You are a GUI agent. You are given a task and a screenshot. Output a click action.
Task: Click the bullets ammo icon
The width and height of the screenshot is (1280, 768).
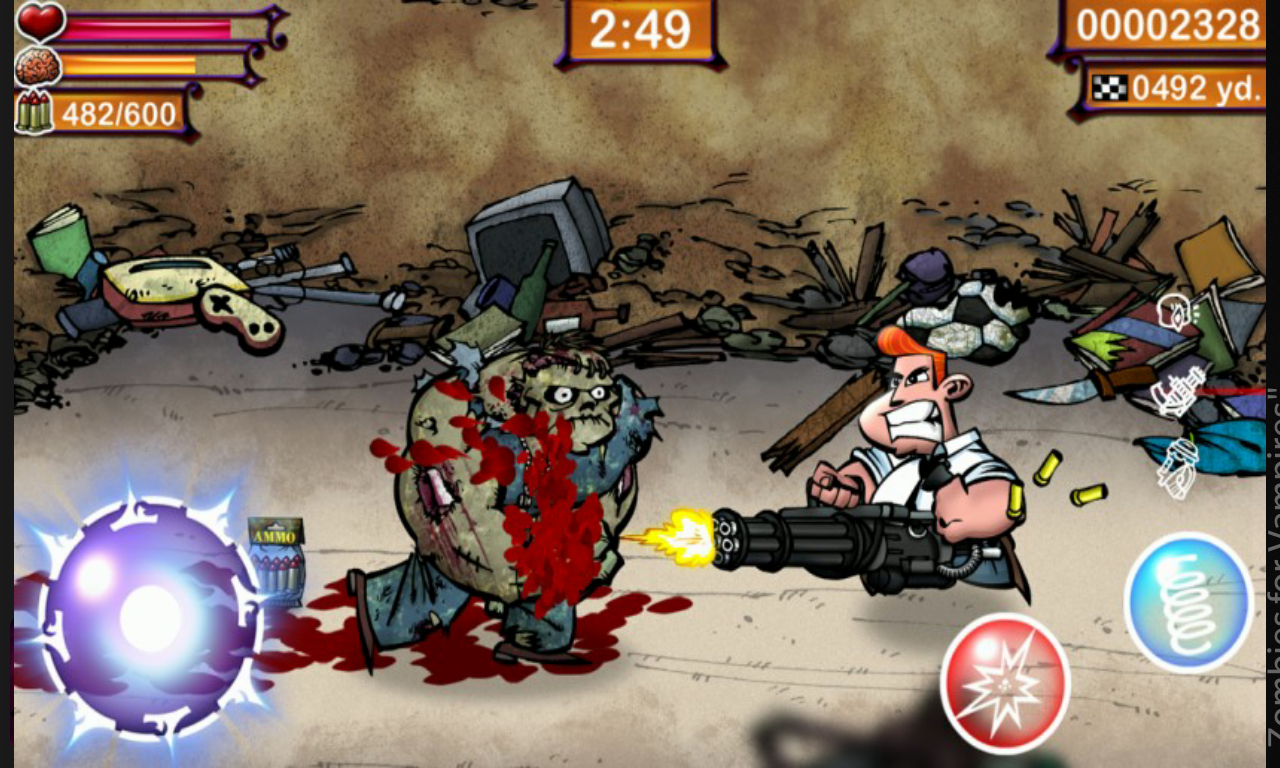tap(32, 109)
